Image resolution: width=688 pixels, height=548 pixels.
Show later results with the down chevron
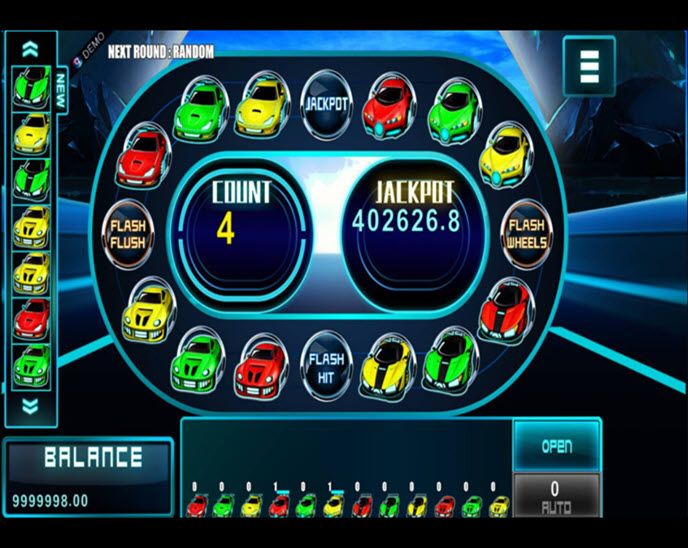[30, 406]
